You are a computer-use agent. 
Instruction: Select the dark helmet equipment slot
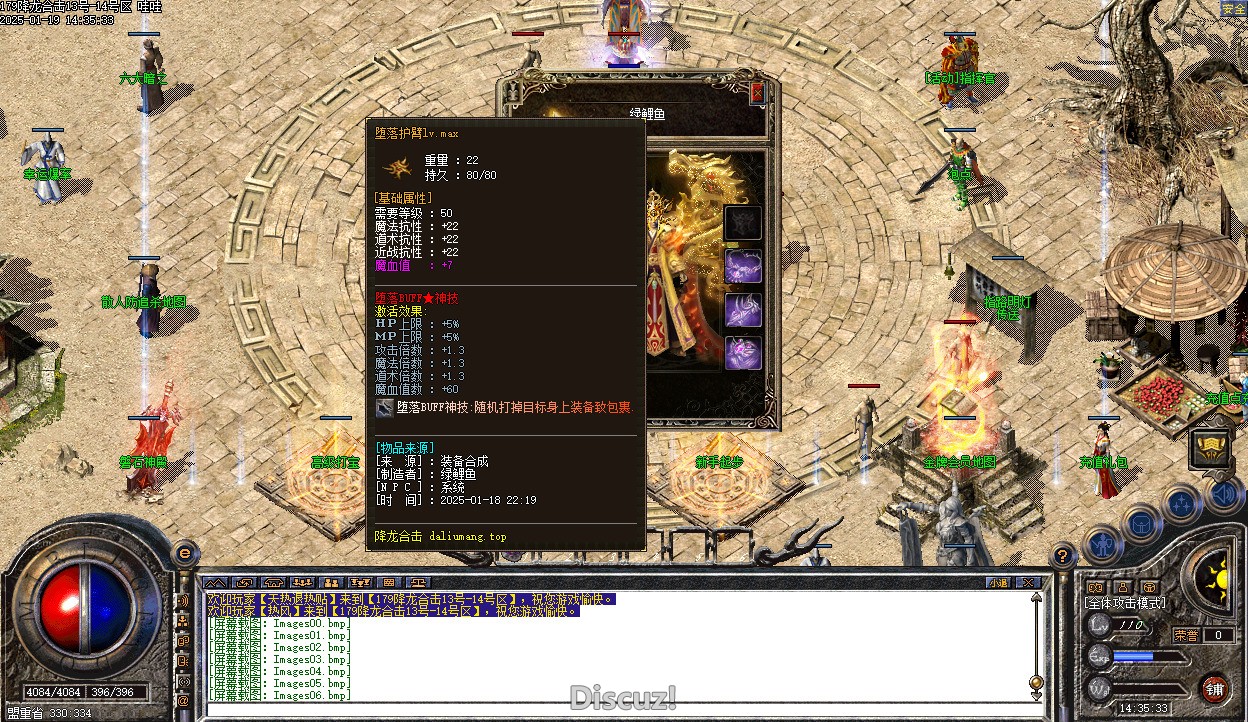[x=743, y=222]
